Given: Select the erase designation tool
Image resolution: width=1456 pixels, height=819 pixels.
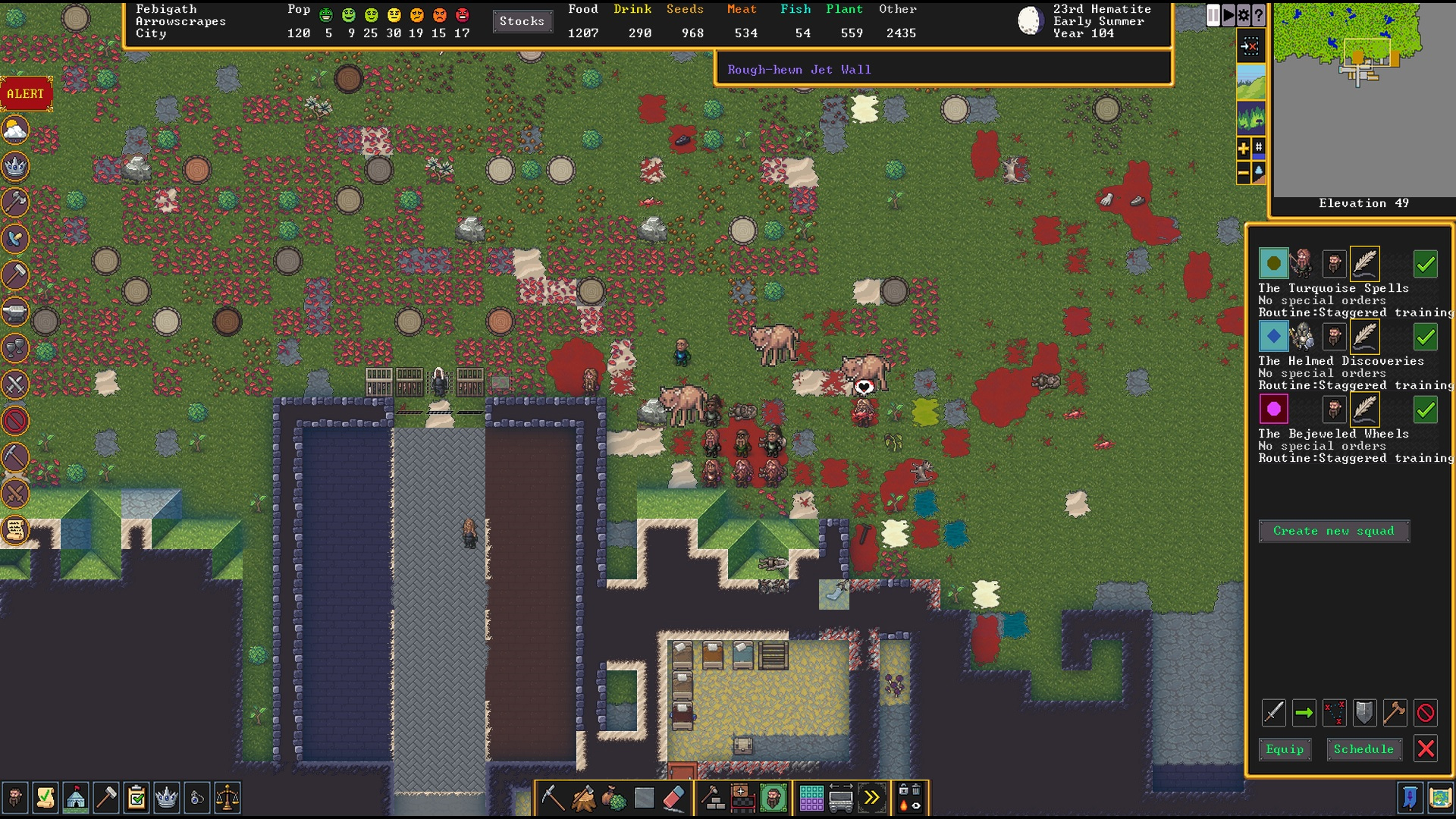Looking at the screenshot, I should tap(673, 798).
